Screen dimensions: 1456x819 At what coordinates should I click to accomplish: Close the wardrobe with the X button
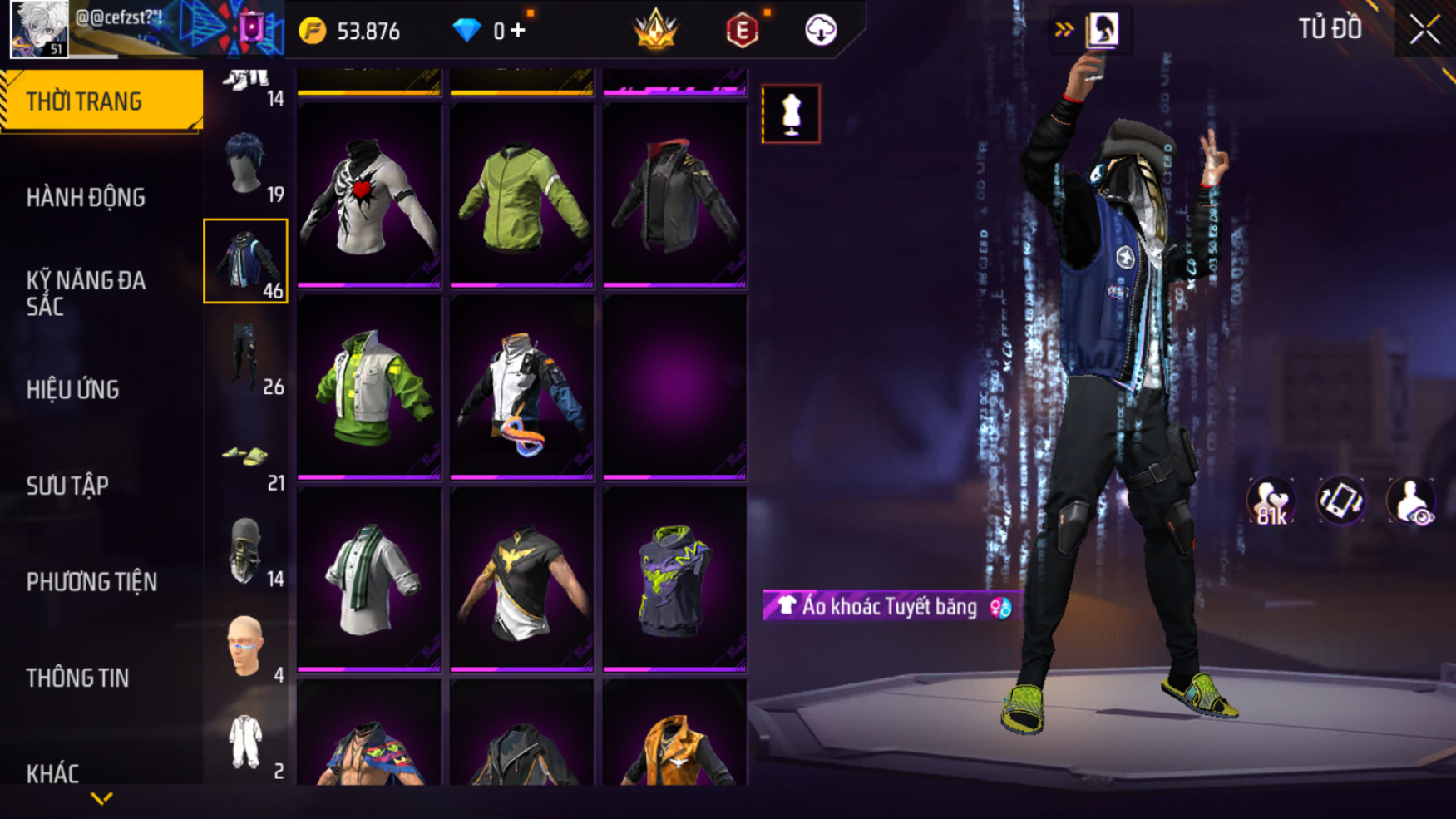click(1424, 31)
